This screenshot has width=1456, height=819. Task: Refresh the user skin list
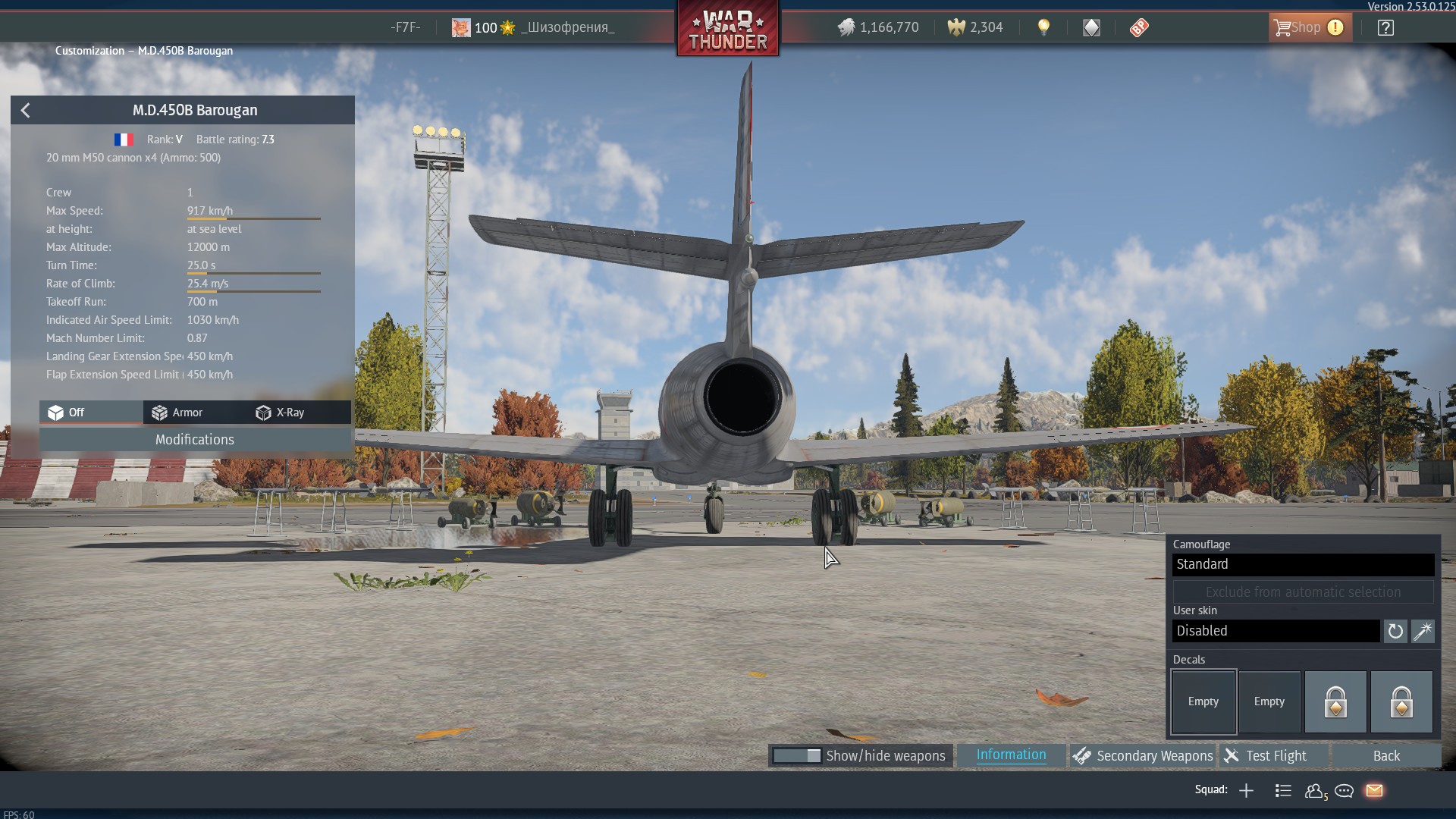coord(1395,631)
